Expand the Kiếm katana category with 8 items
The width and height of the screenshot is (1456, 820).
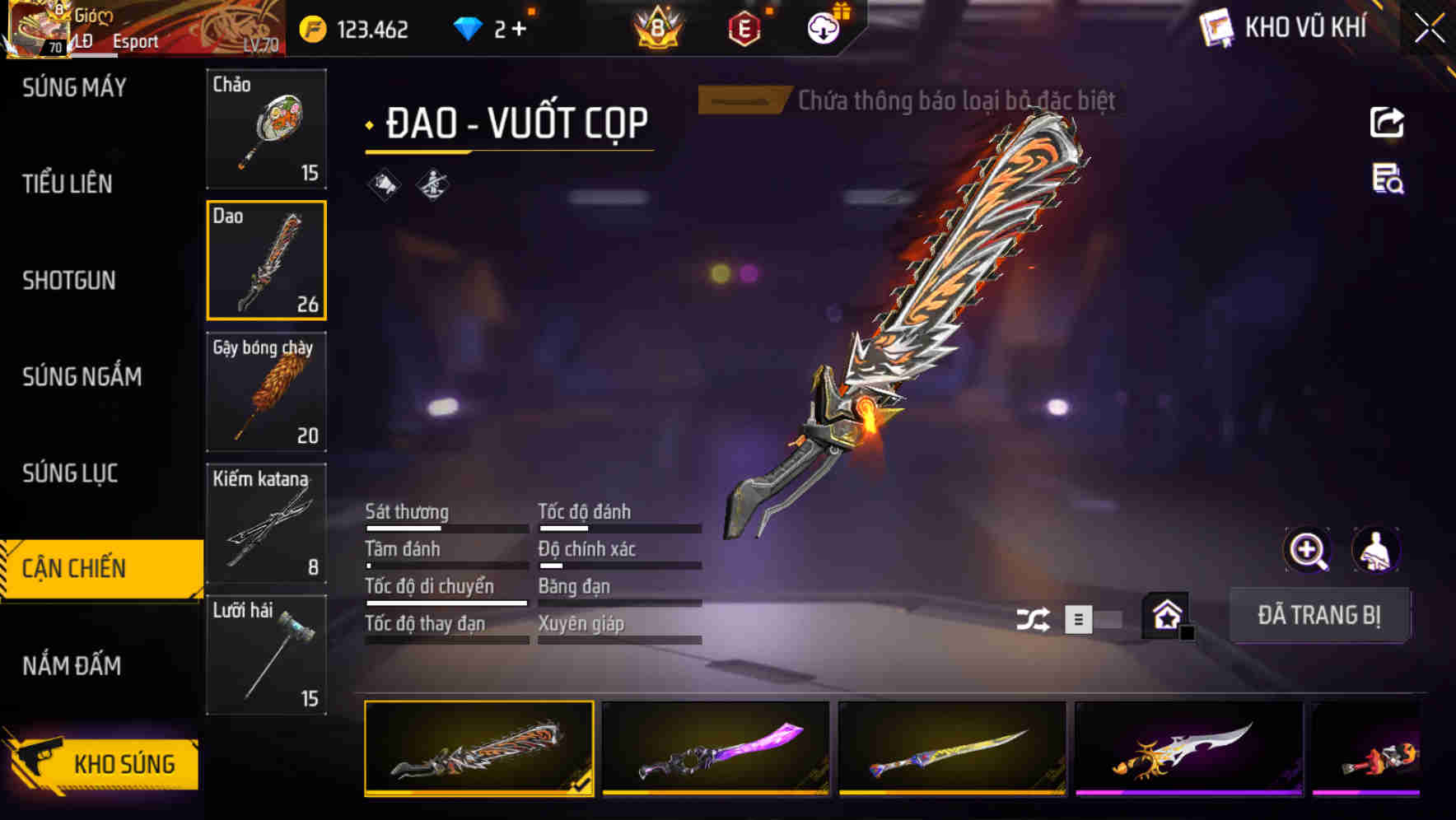tap(267, 523)
